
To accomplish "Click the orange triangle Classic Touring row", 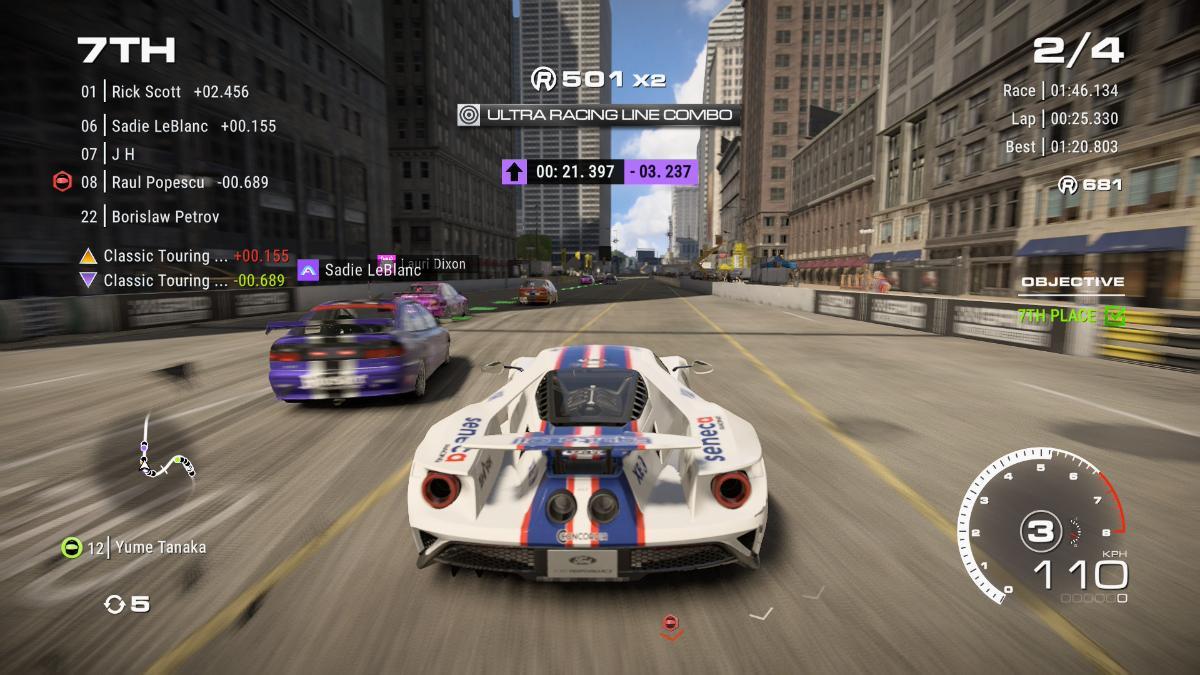I will pyautogui.click(x=185, y=256).
